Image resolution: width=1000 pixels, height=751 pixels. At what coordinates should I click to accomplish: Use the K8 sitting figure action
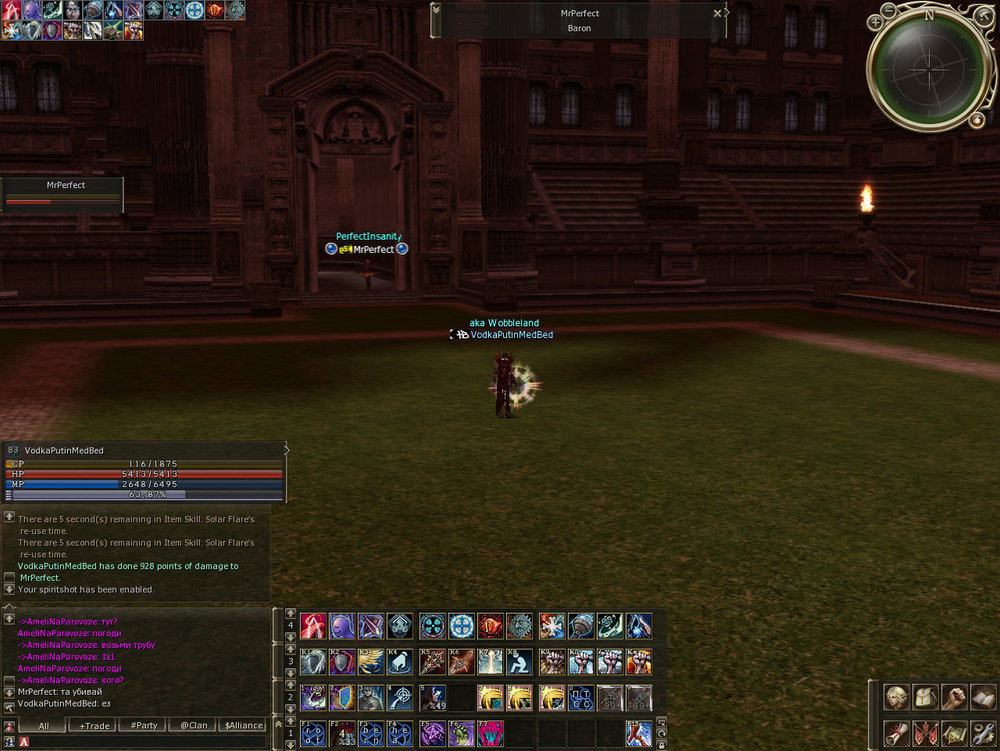click(x=520, y=662)
